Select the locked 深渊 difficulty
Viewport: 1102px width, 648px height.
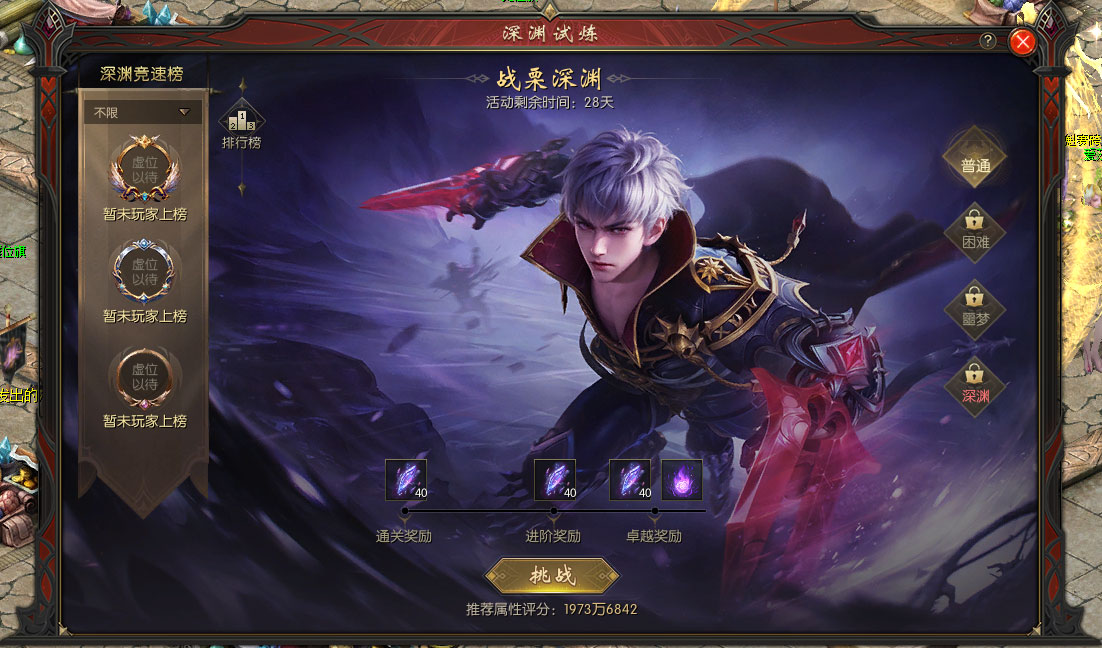click(975, 385)
